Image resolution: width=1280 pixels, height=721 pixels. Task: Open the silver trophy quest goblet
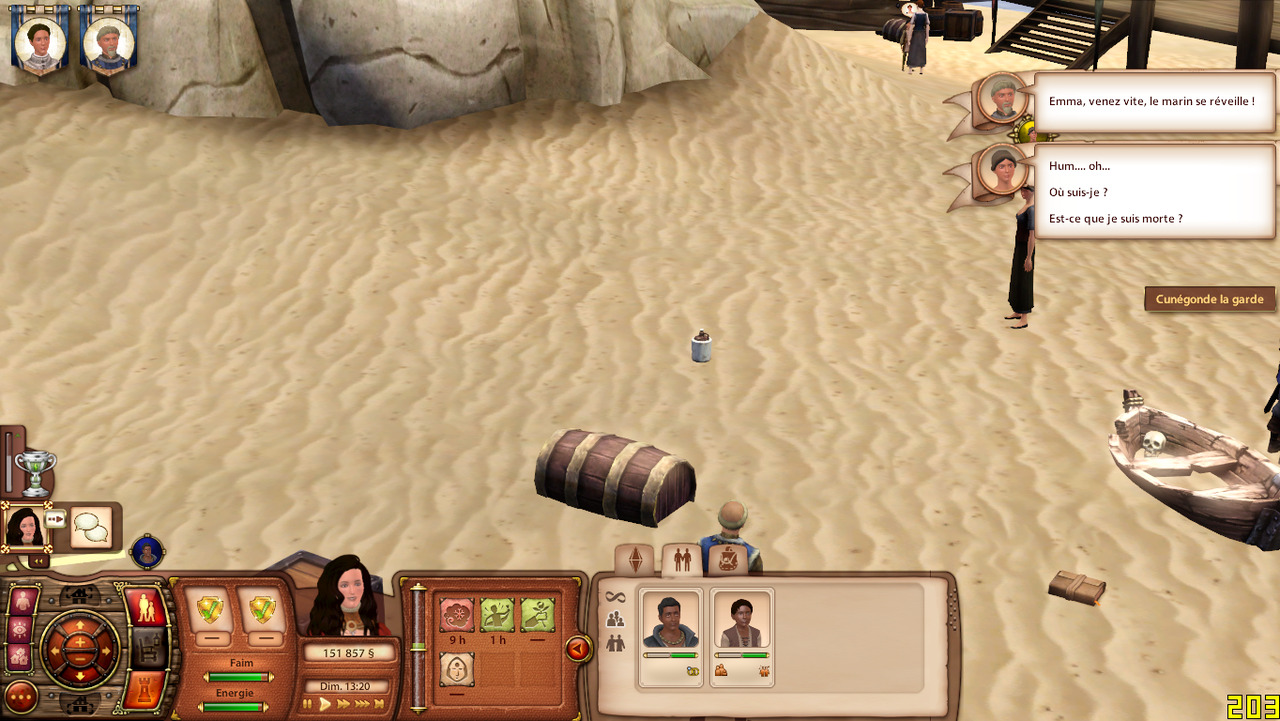point(36,471)
